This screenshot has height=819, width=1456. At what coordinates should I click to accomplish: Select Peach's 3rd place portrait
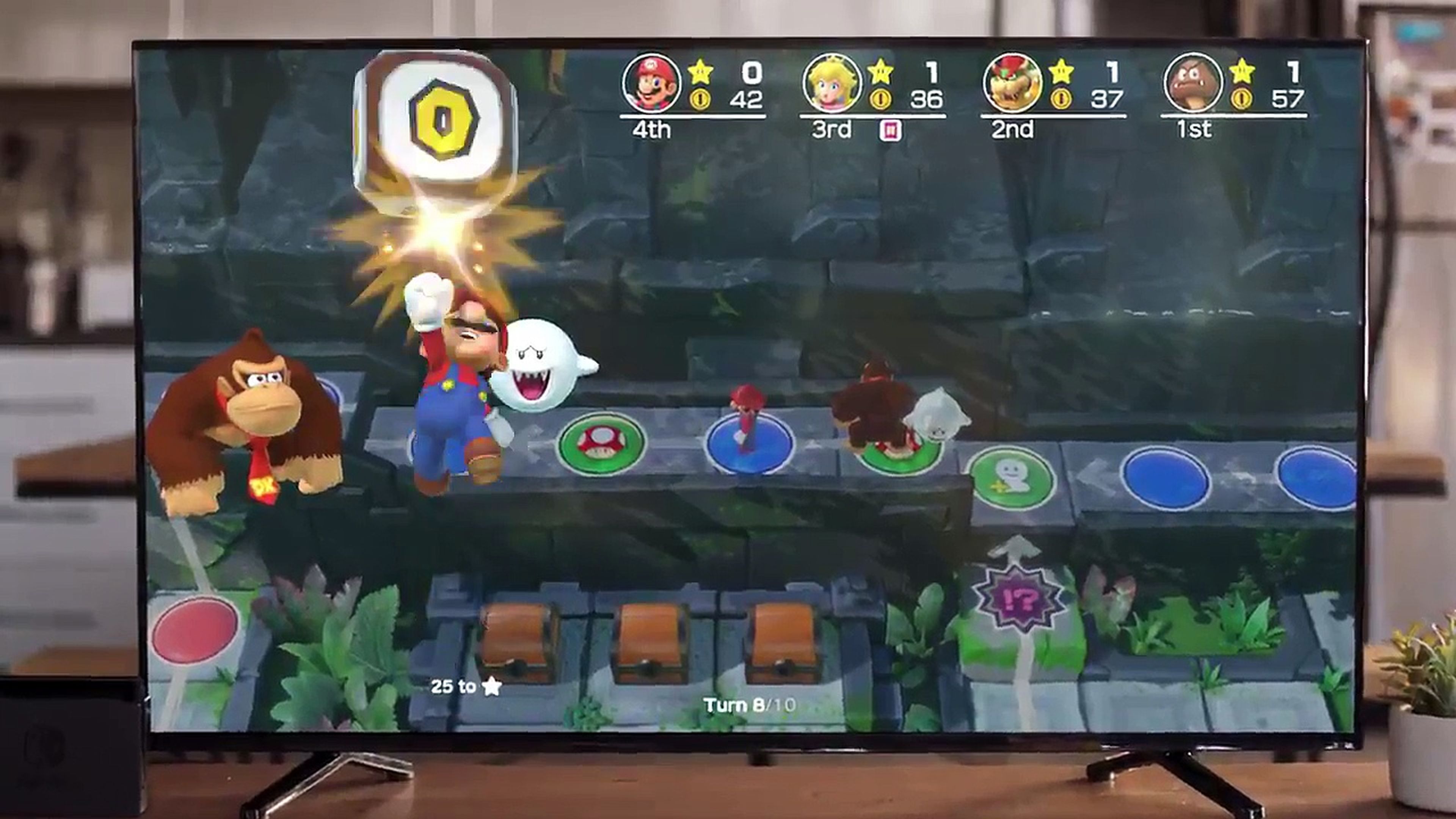pyautogui.click(x=833, y=84)
